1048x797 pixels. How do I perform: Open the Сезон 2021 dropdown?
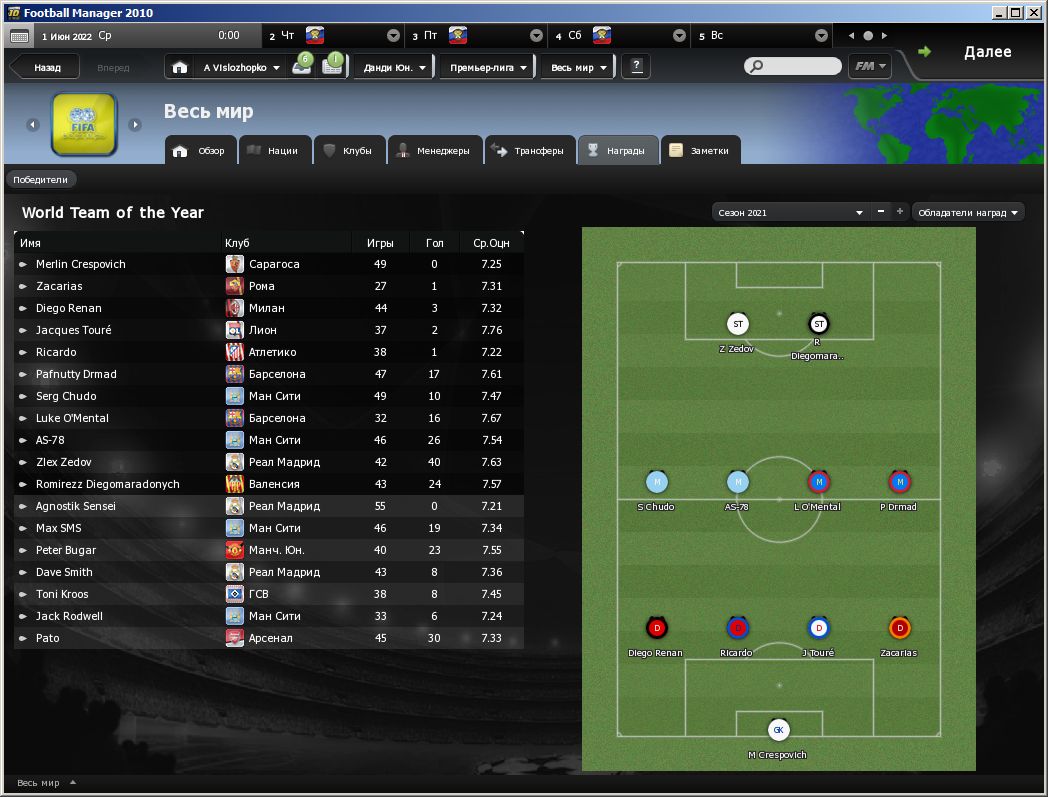790,212
